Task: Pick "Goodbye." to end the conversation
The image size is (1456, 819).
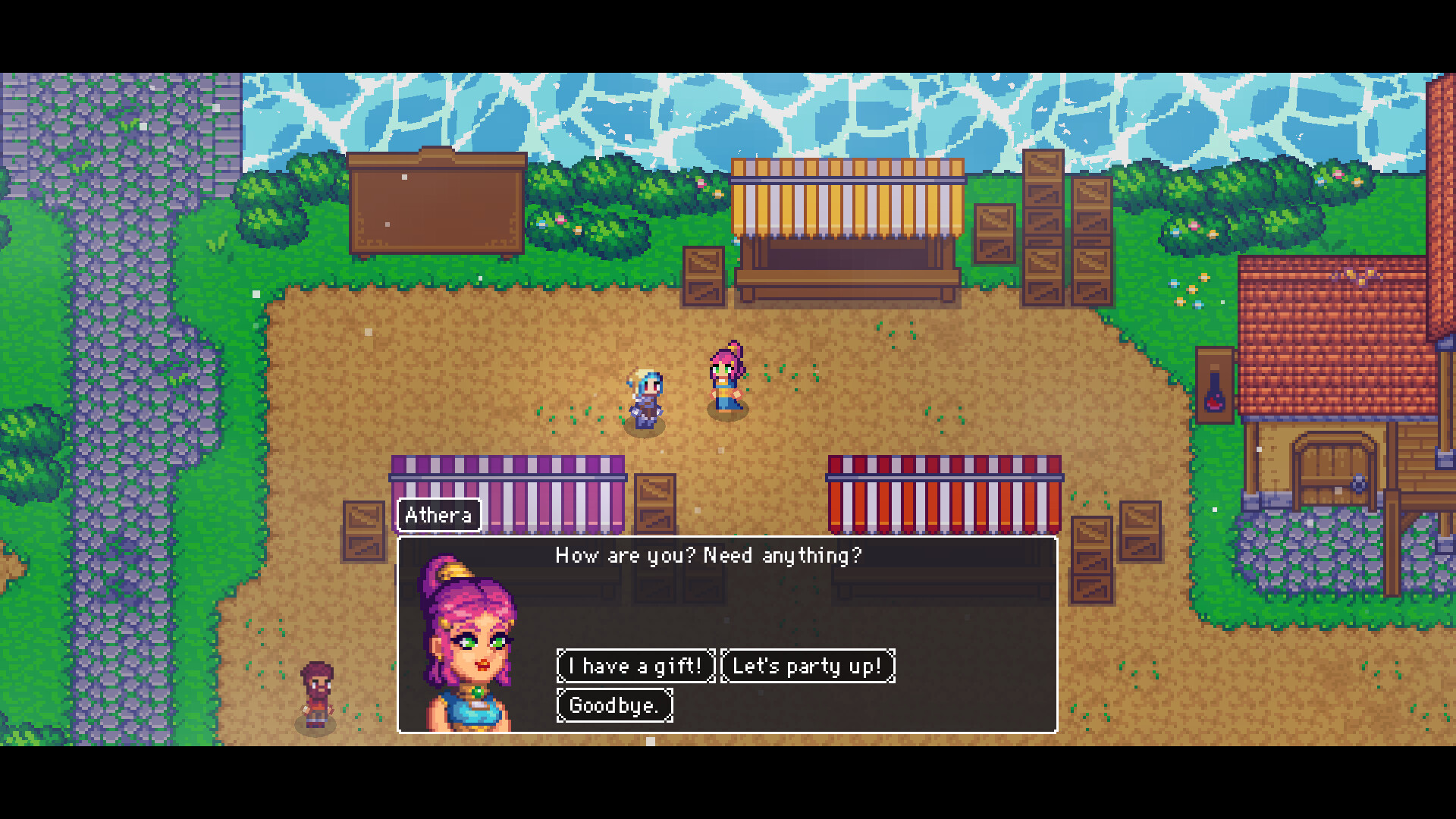Action: (614, 705)
